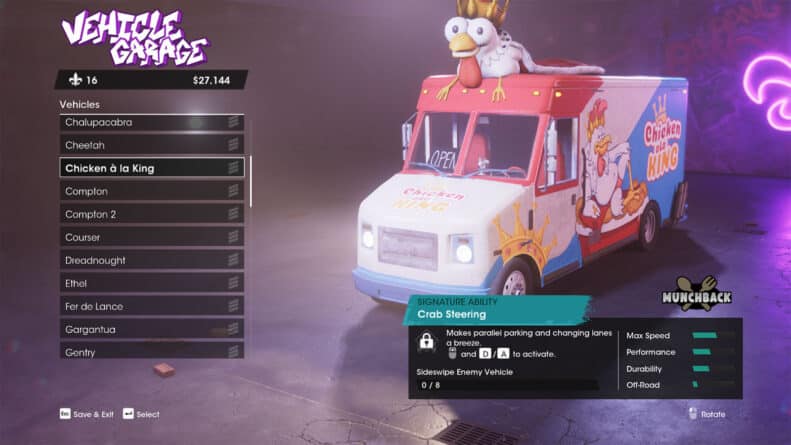
Task: Select the Chalupacabra vehicle
Action: [x=151, y=122]
